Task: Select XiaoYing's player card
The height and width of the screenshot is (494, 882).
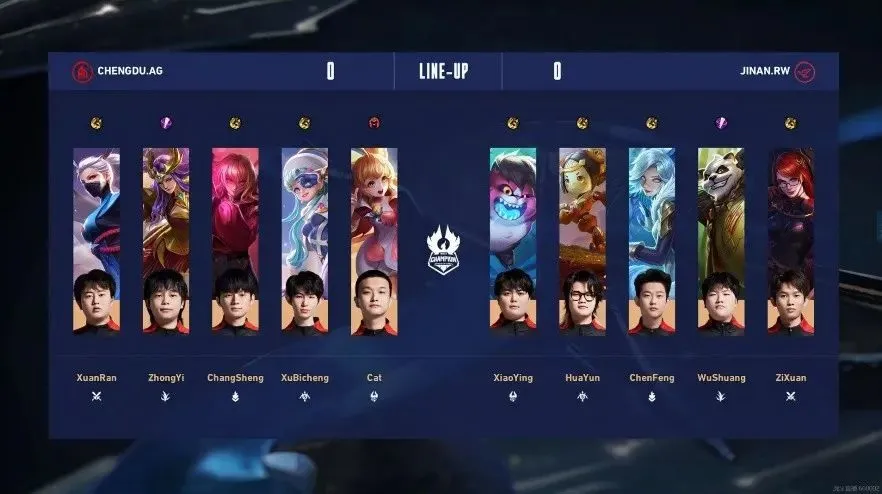Action: pos(512,241)
